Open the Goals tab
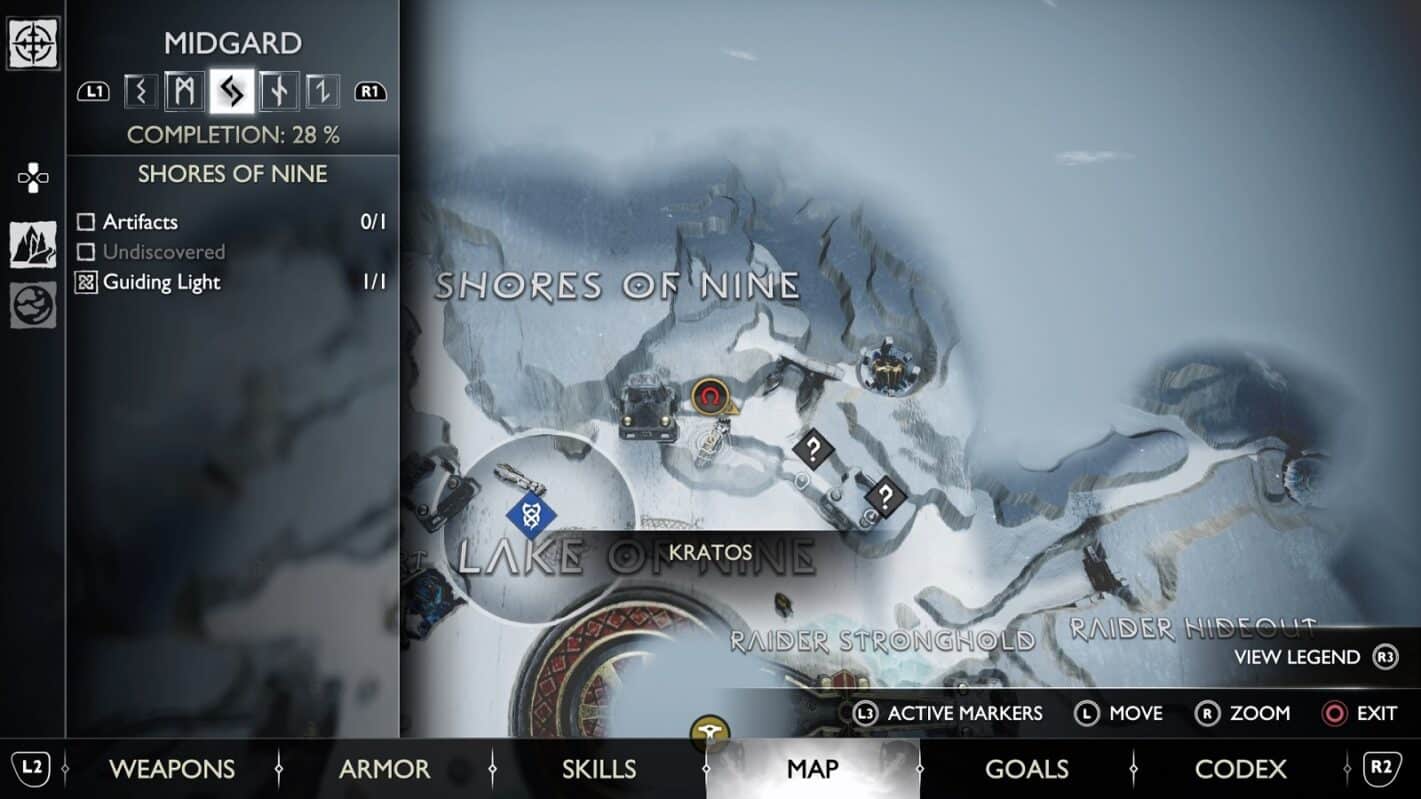1421x799 pixels. pyautogui.click(x=1027, y=768)
